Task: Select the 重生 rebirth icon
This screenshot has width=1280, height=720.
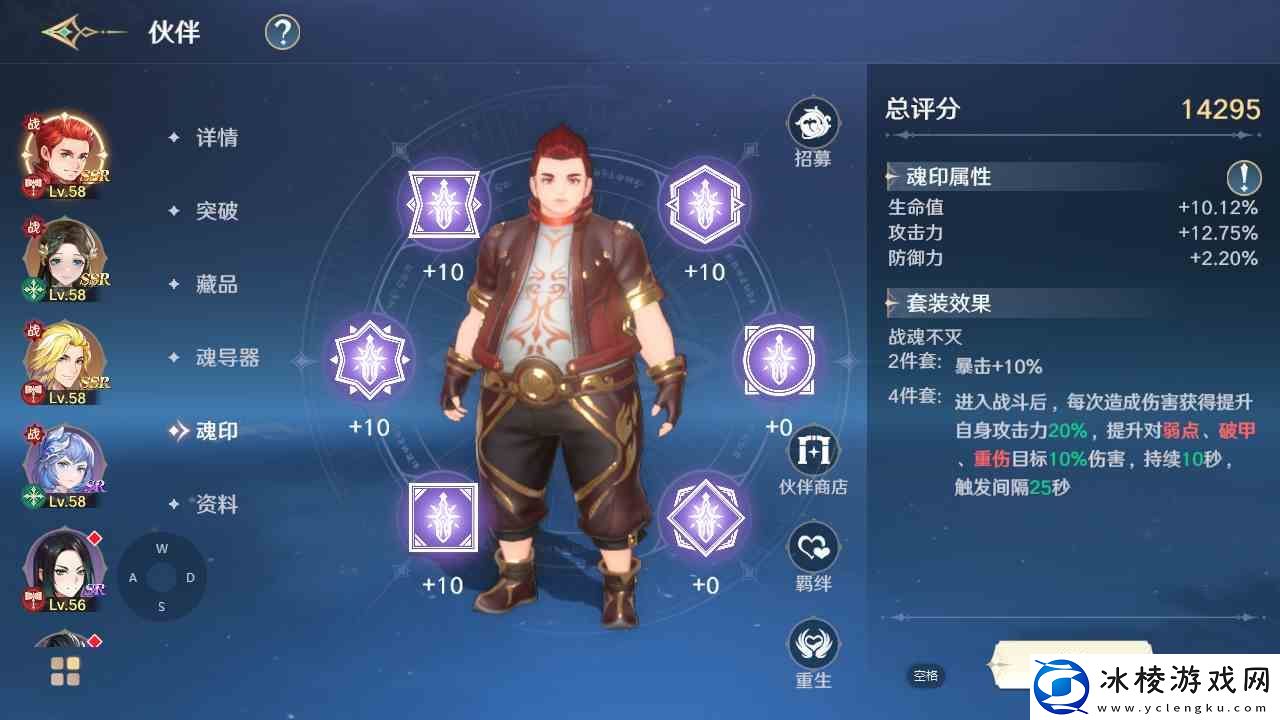Action: (813, 645)
